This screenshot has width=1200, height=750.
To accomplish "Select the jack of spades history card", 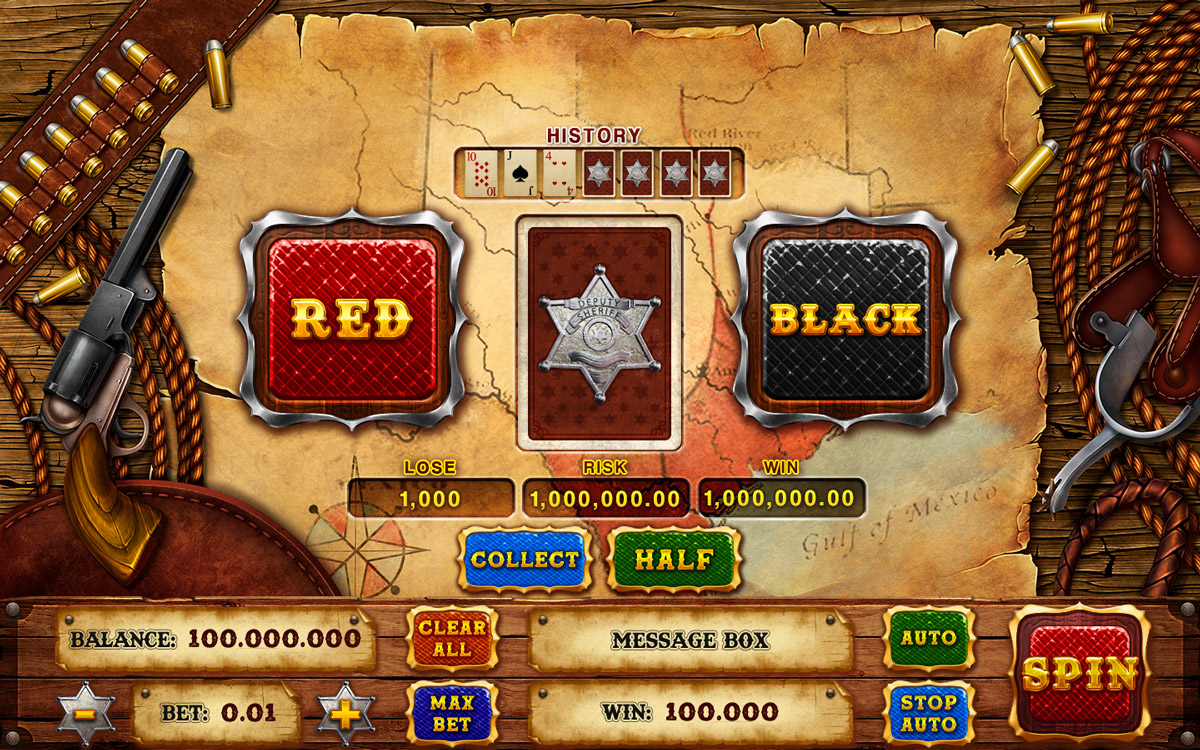I will point(521,173).
